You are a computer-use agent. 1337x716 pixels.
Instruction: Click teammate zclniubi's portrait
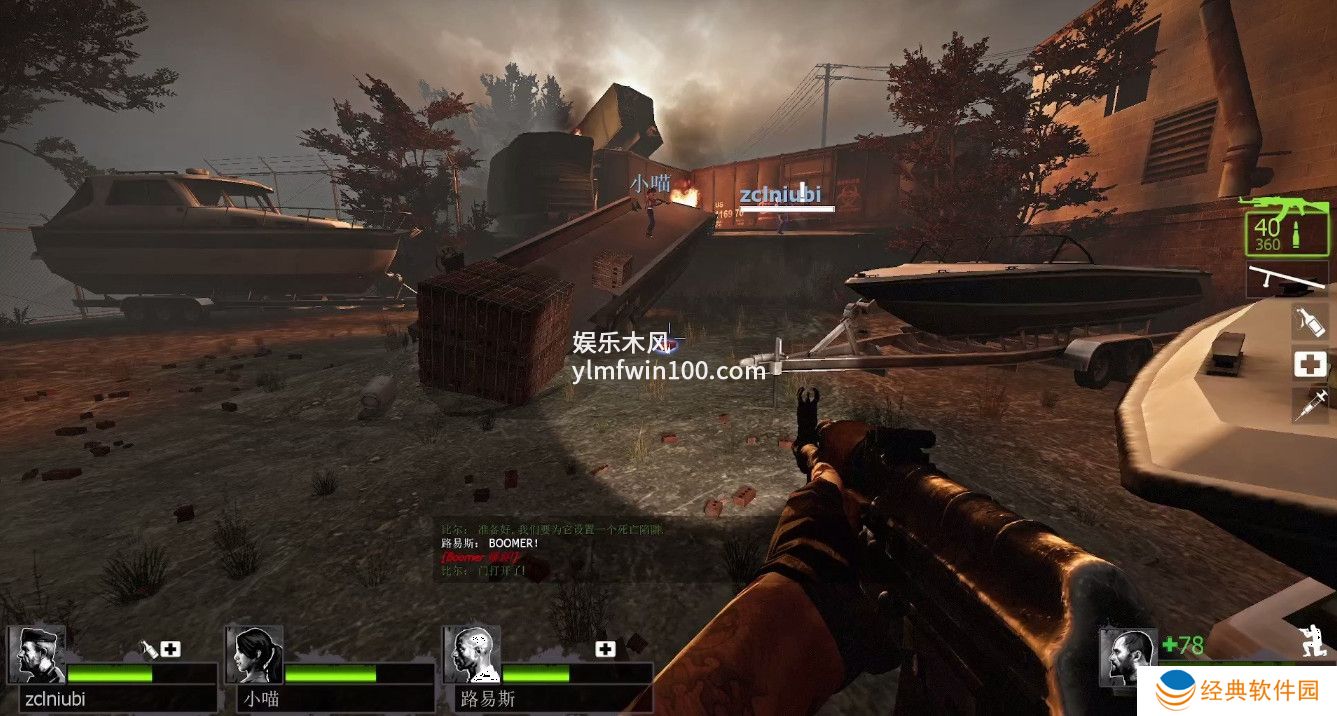tap(37, 655)
